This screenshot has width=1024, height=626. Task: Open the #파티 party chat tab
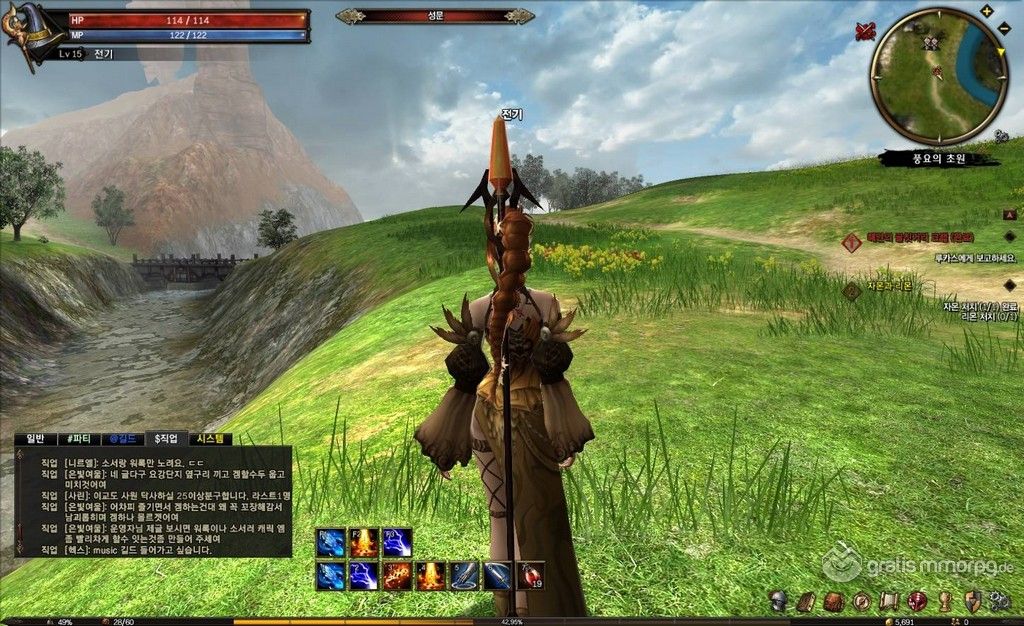click(x=77, y=438)
